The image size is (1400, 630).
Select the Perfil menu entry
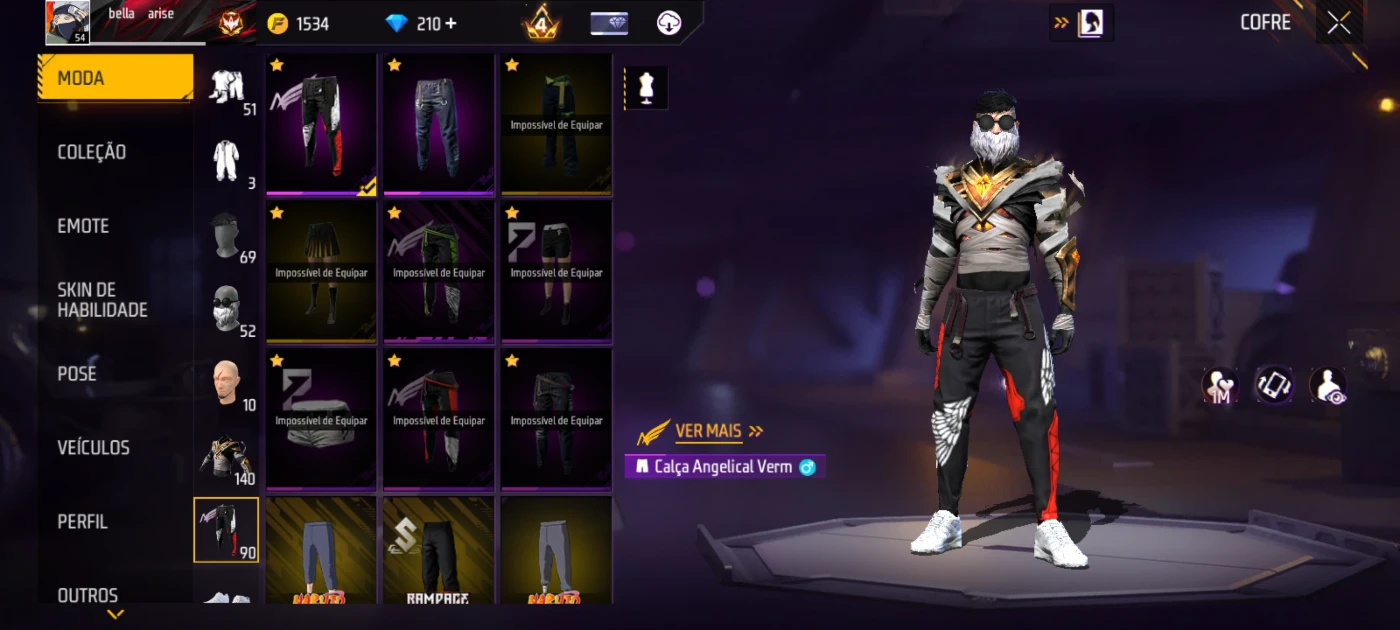pyautogui.click(x=82, y=522)
